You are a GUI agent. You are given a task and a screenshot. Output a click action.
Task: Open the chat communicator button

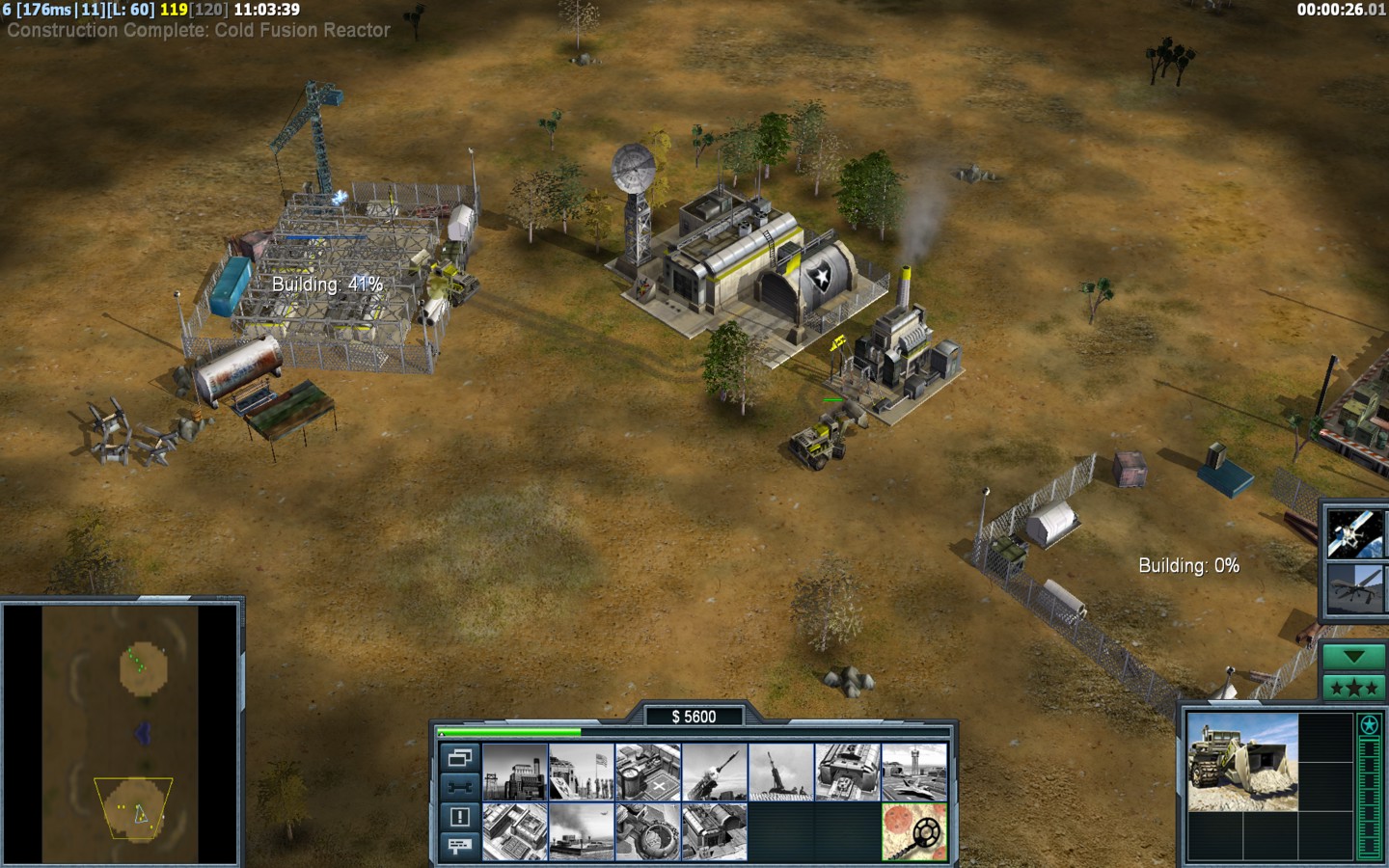(x=459, y=846)
